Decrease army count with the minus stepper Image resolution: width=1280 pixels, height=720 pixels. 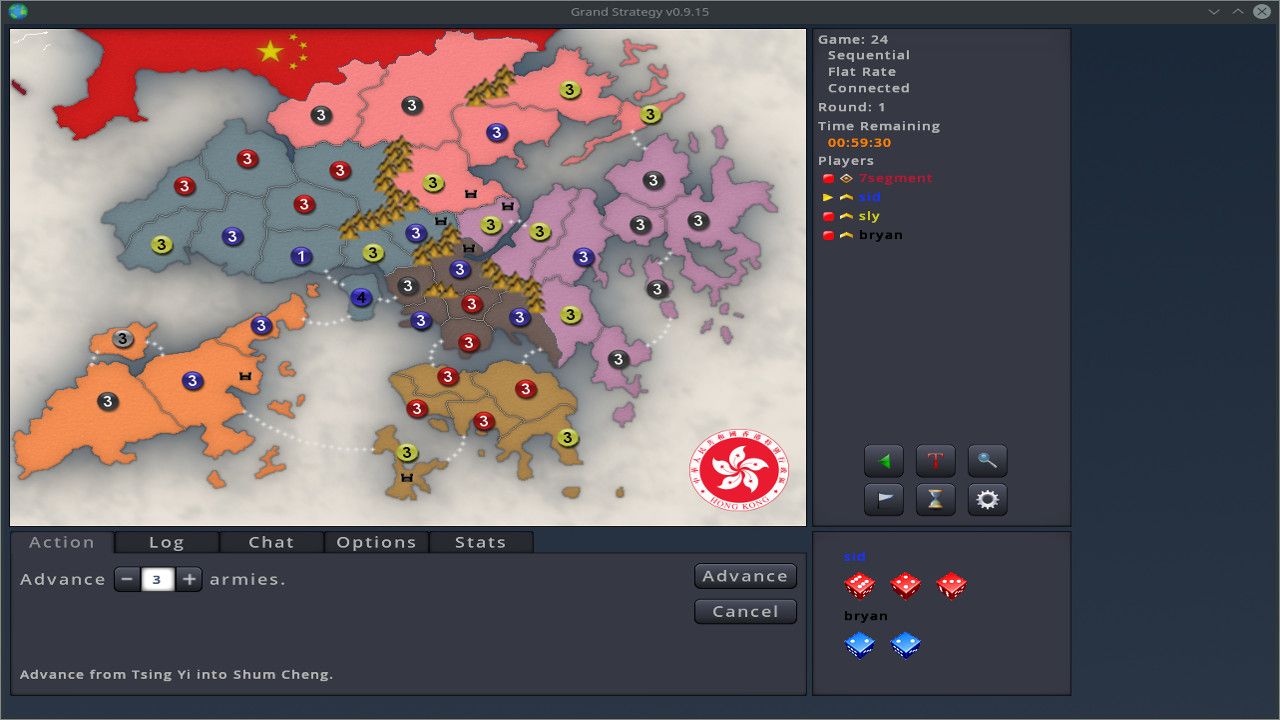pyautogui.click(x=127, y=578)
